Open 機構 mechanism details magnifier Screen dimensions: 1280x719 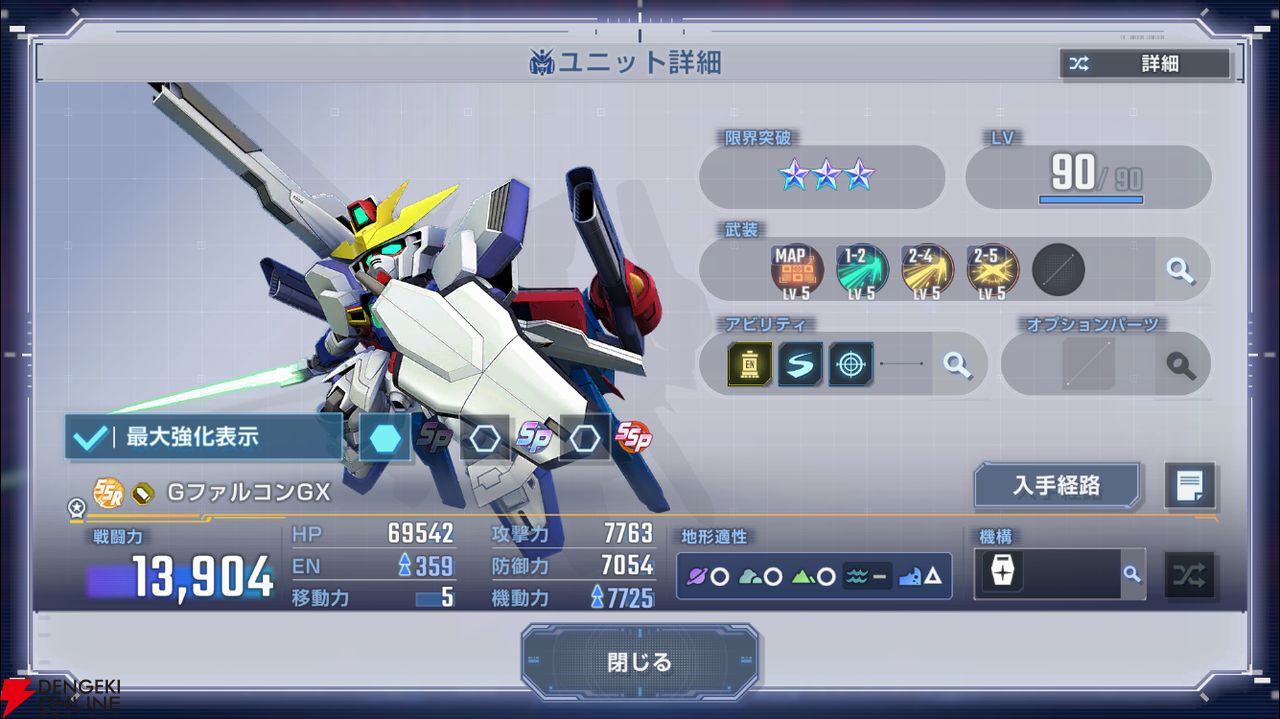click(1131, 574)
